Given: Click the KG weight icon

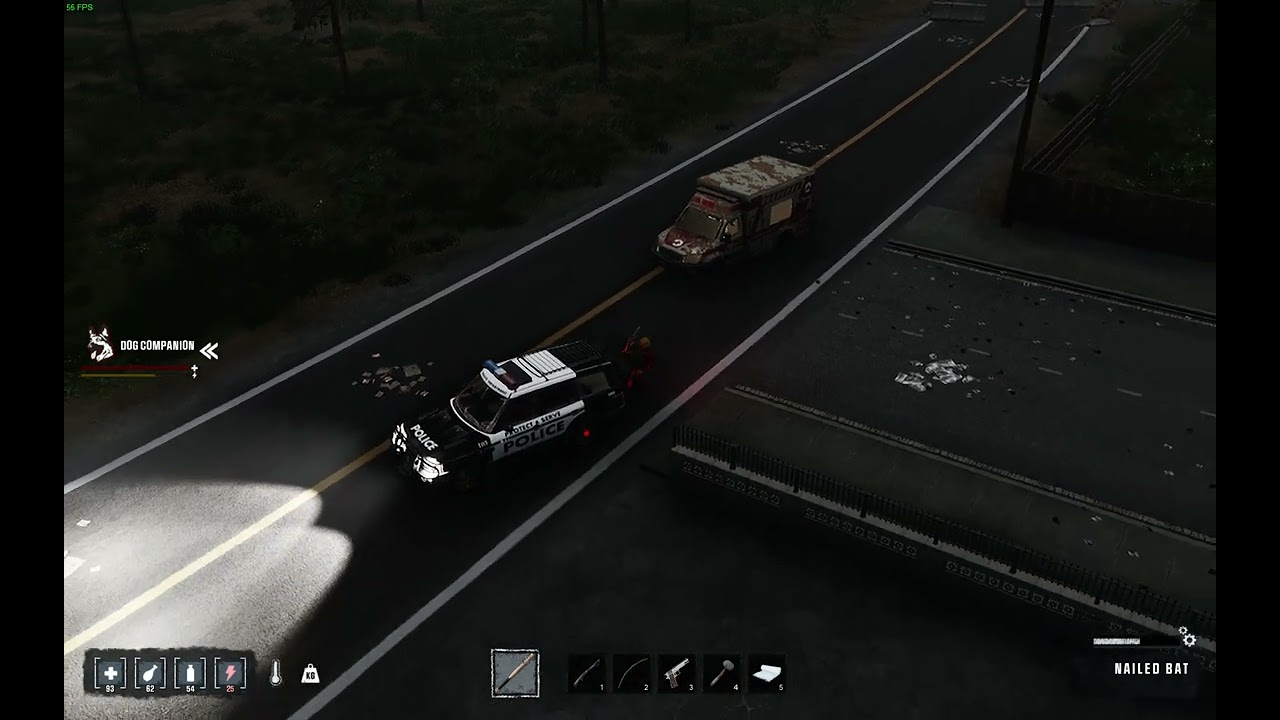Looking at the screenshot, I should pyautogui.click(x=310, y=674).
